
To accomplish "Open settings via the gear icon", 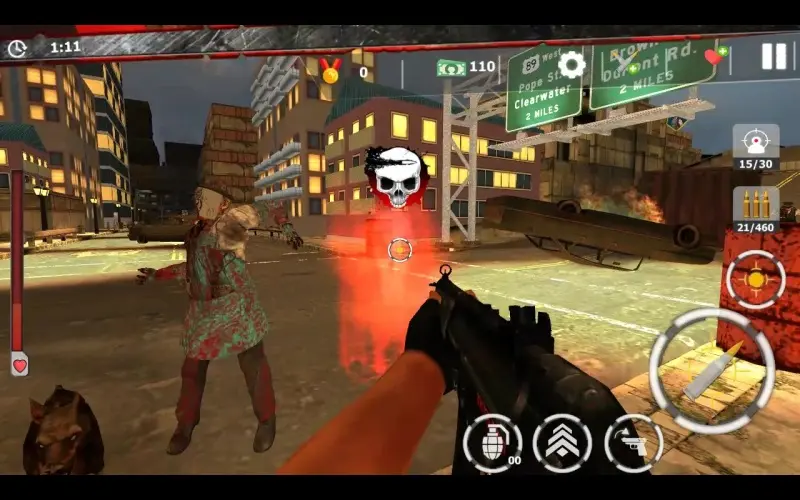I will pos(571,65).
